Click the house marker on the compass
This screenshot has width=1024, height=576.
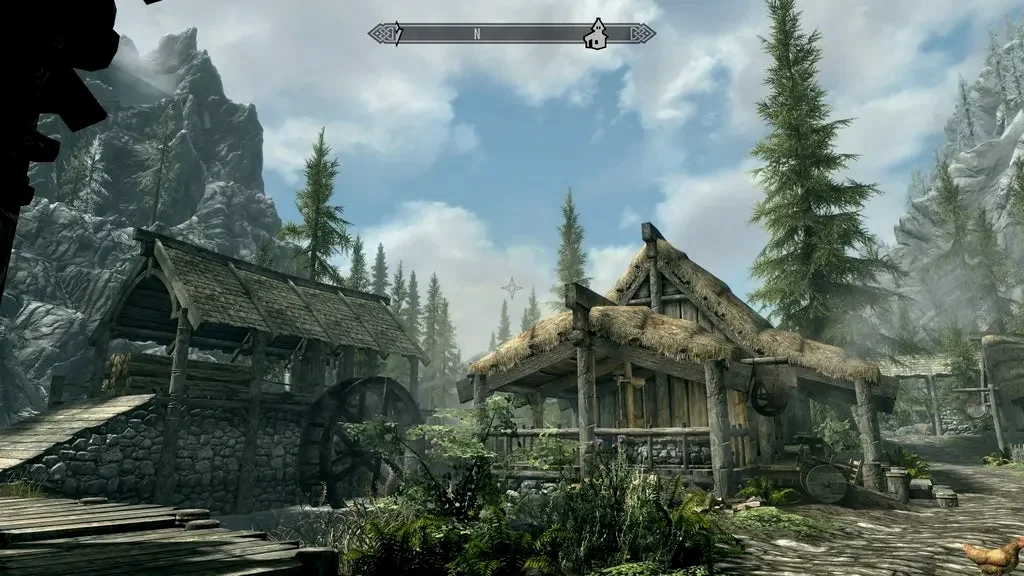(x=596, y=34)
